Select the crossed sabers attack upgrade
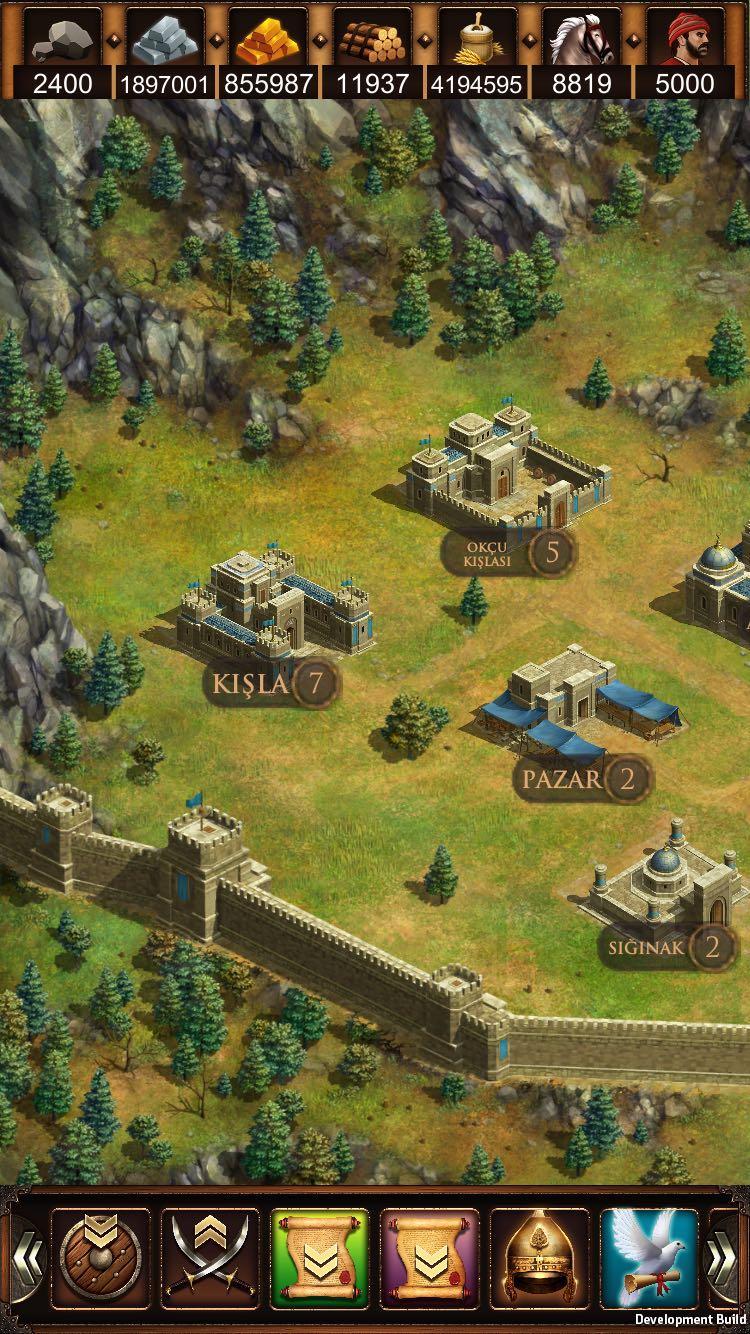Screen dimensions: 750x1334 click(210, 1258)
